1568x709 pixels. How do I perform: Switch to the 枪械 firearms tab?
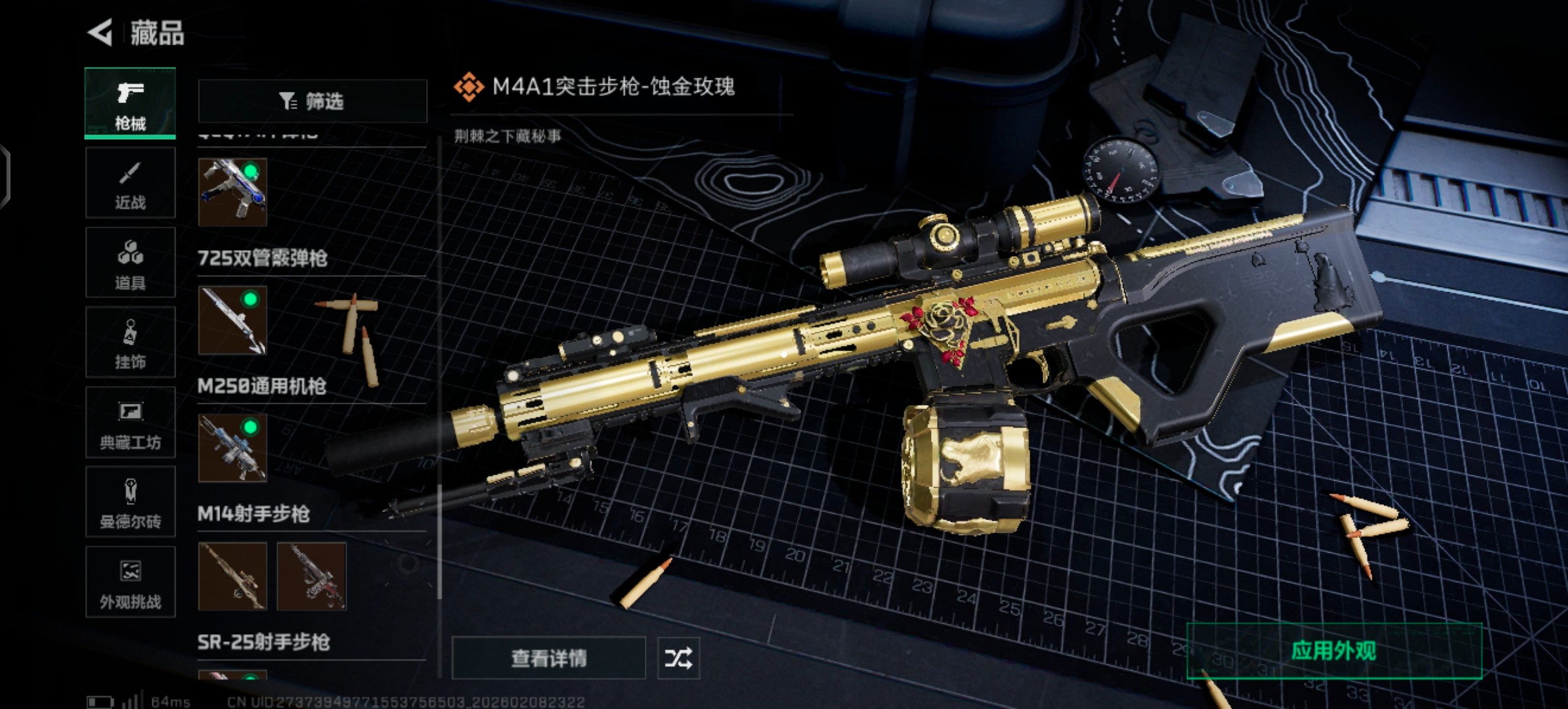[130, 103]
